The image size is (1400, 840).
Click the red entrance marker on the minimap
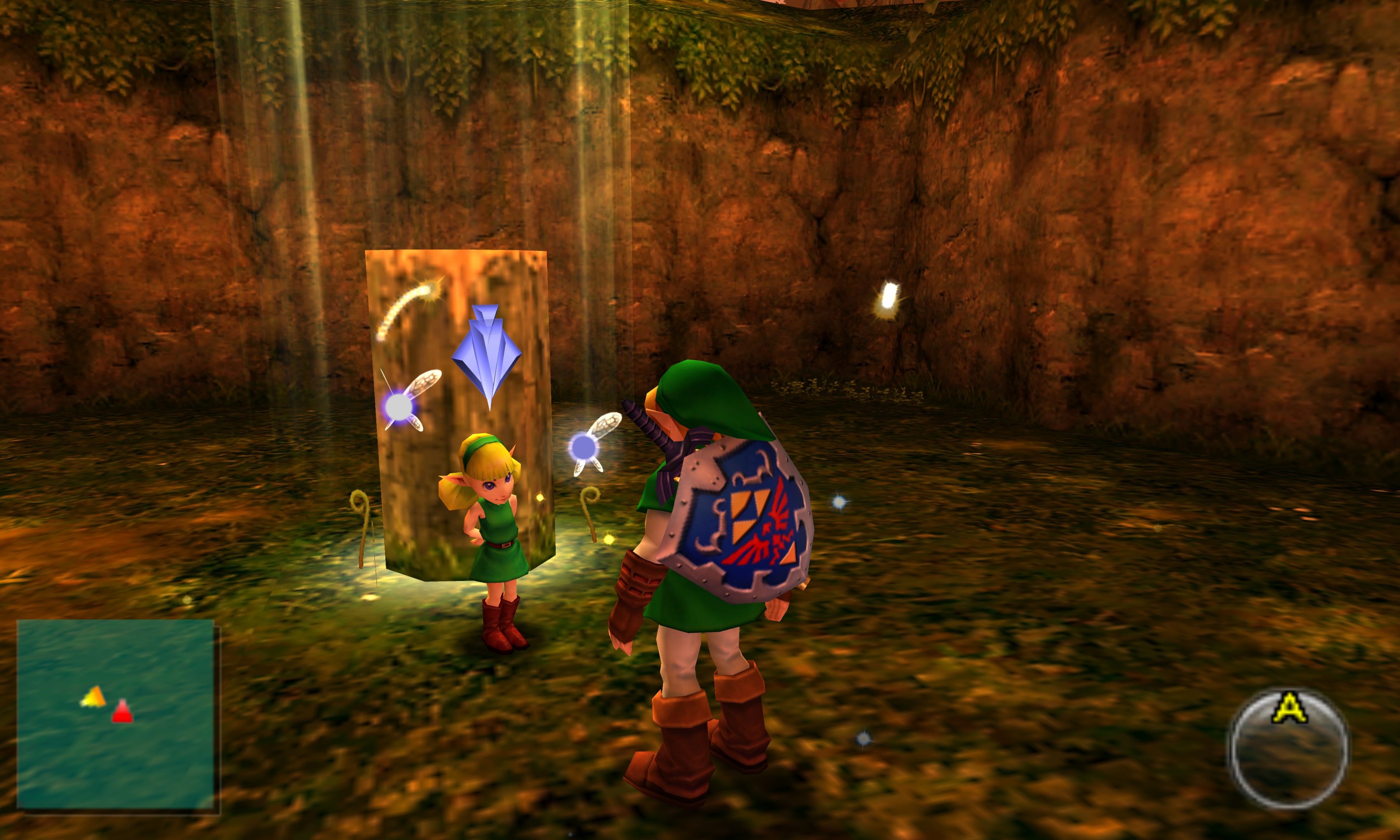click(122, 713)
